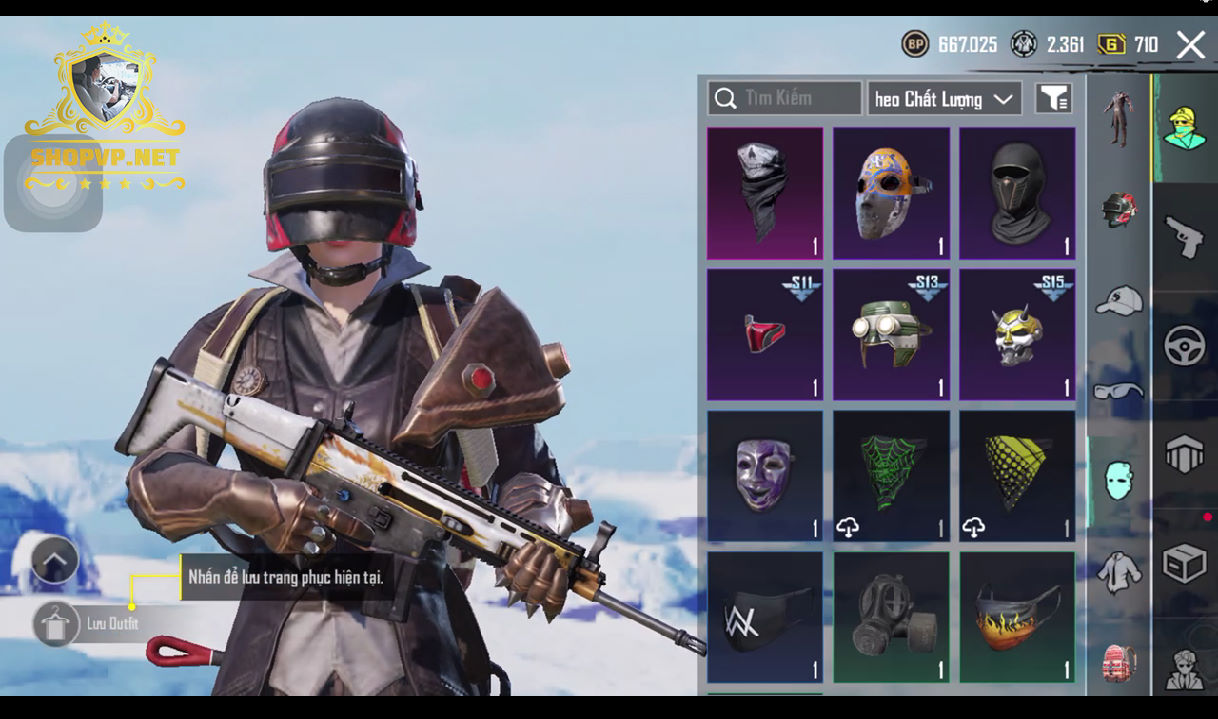Save outfit with the Lưu Outfit button
The image size is (1218, 719).
point(57,624)
